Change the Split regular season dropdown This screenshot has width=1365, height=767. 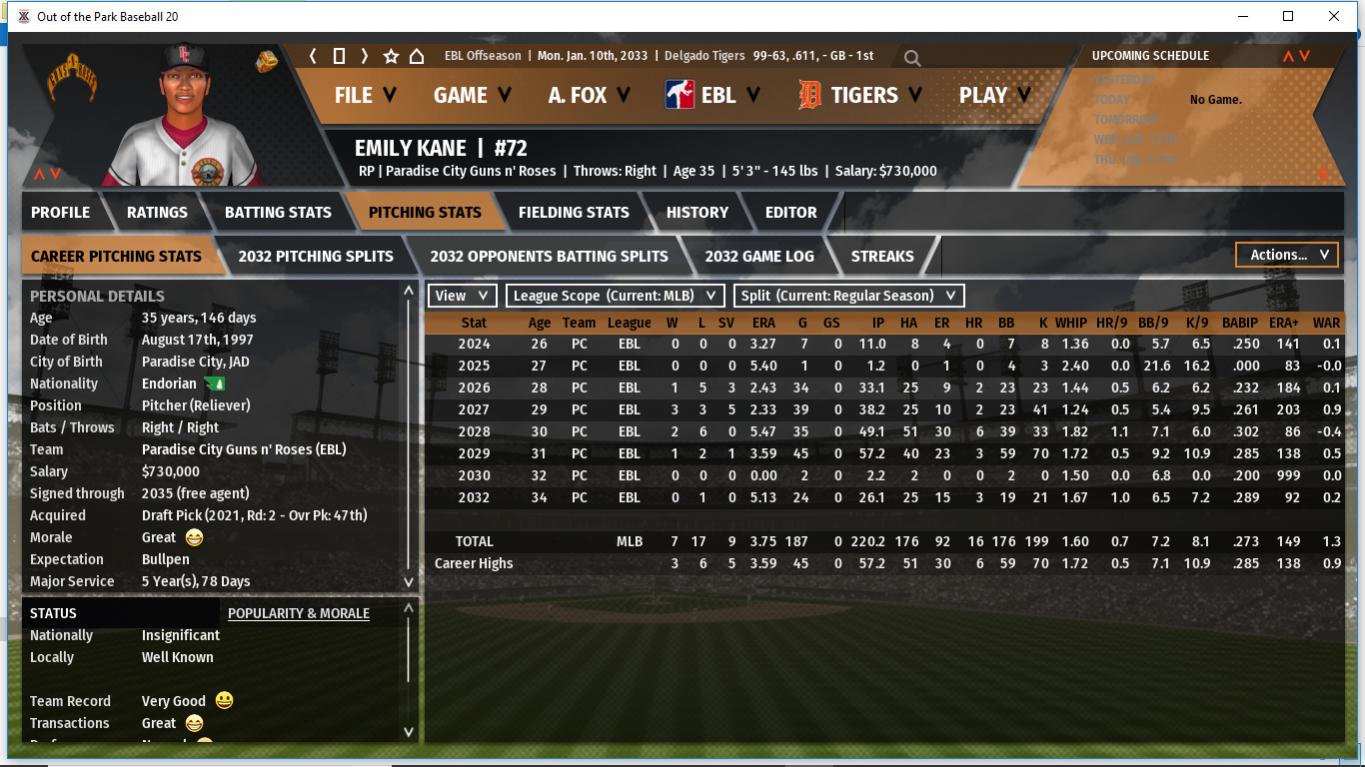pyautogui.click(x=849, y=296)
